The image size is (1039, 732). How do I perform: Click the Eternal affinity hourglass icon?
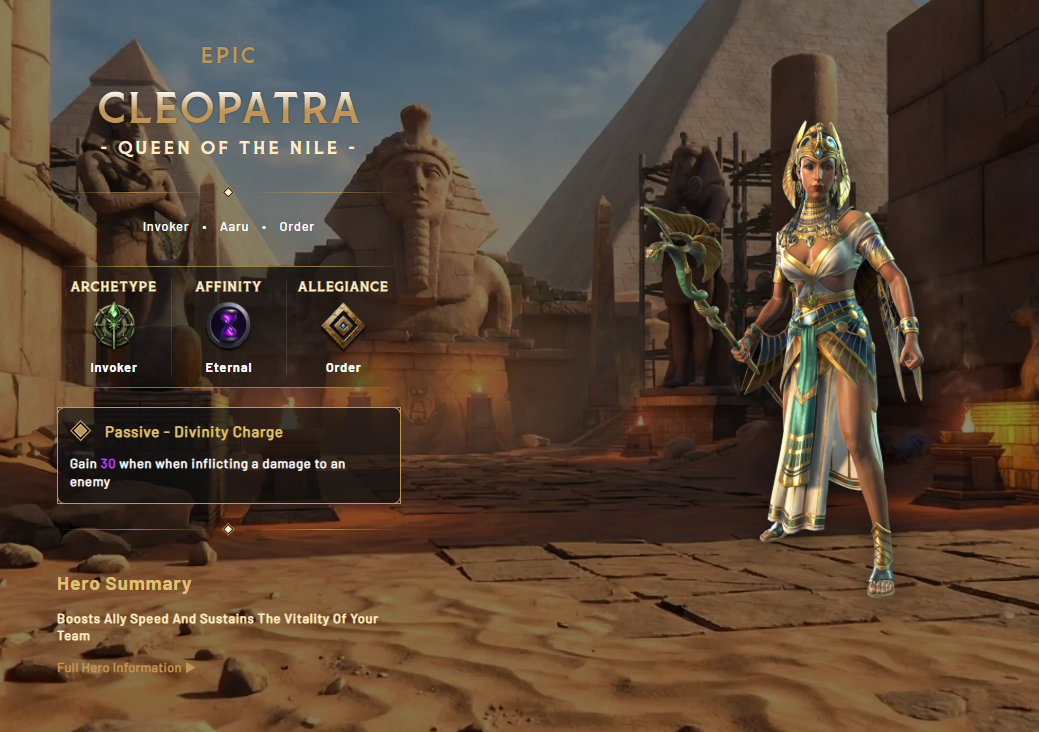[x=228, y=326]
